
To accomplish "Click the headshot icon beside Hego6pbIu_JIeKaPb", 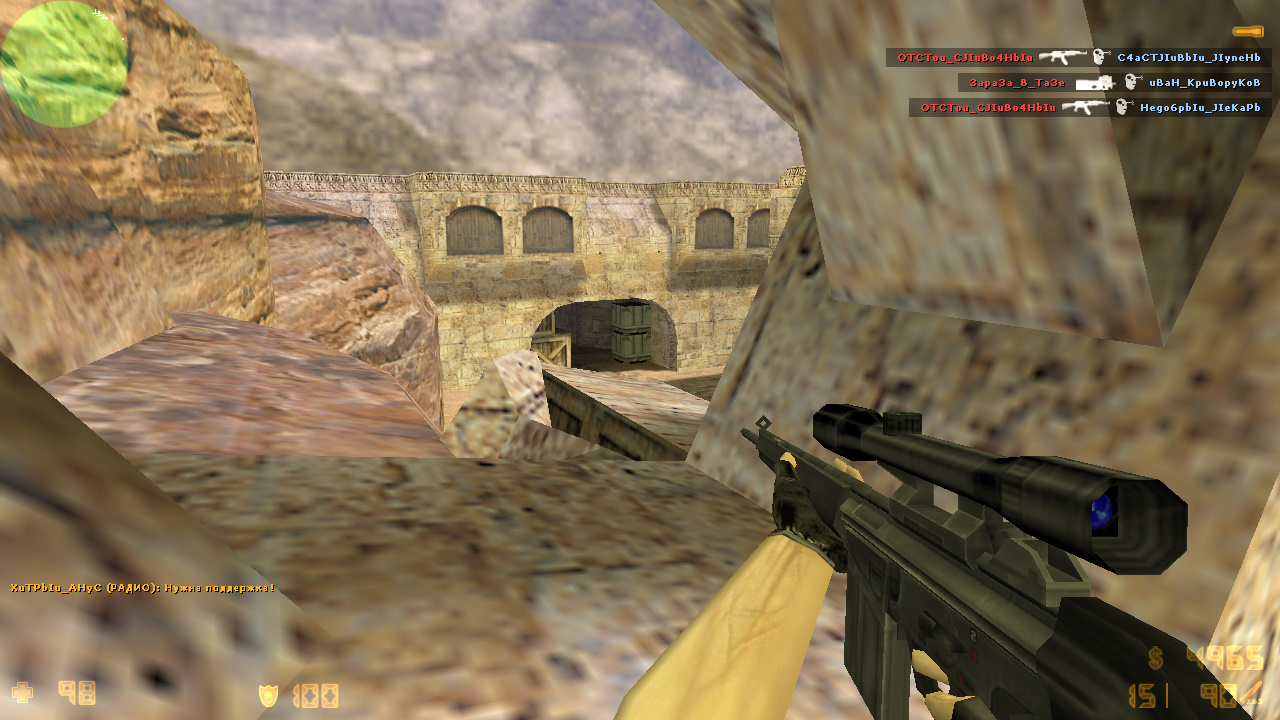I will [1120, 106].
